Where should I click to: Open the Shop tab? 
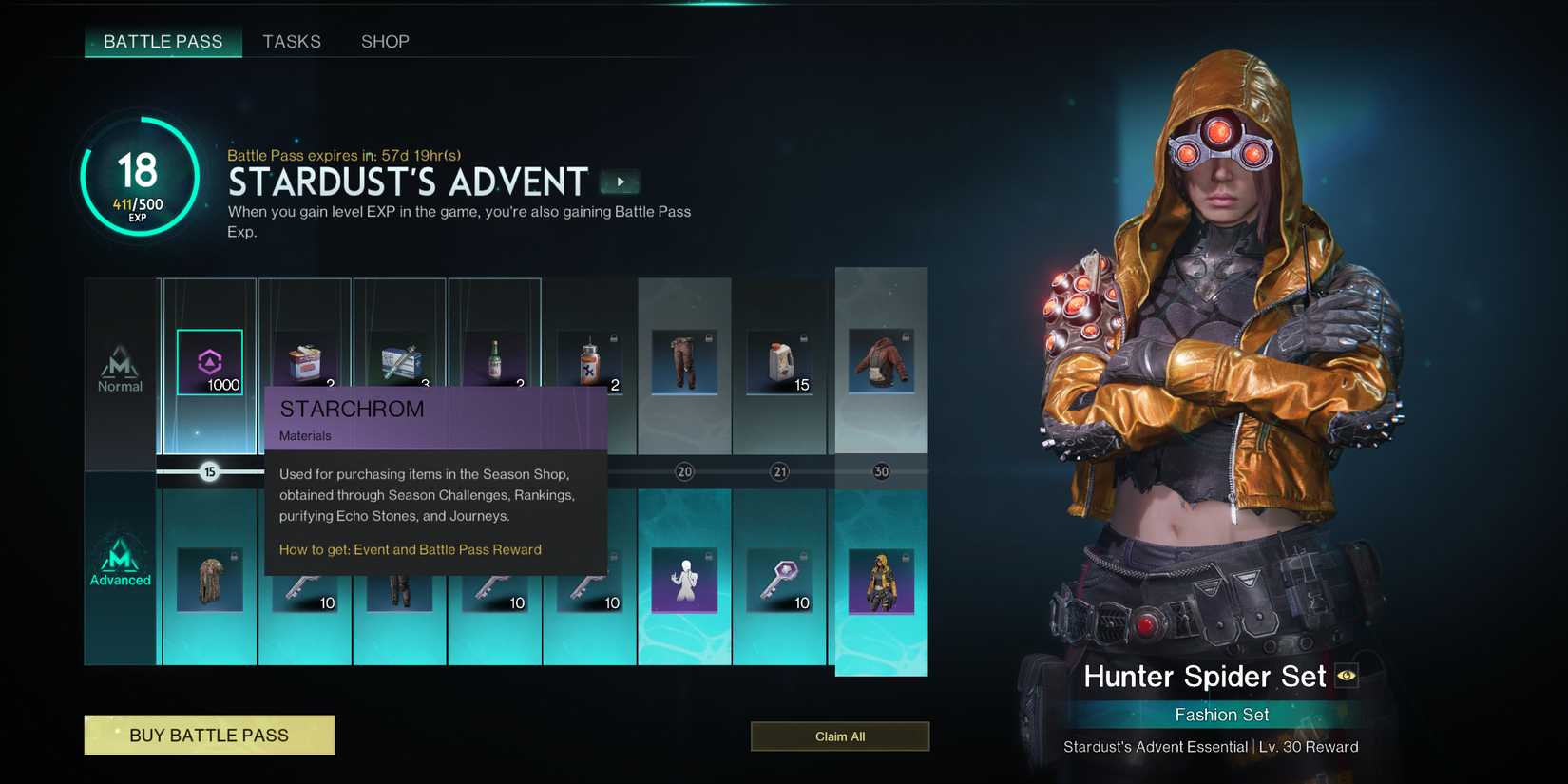385,42
